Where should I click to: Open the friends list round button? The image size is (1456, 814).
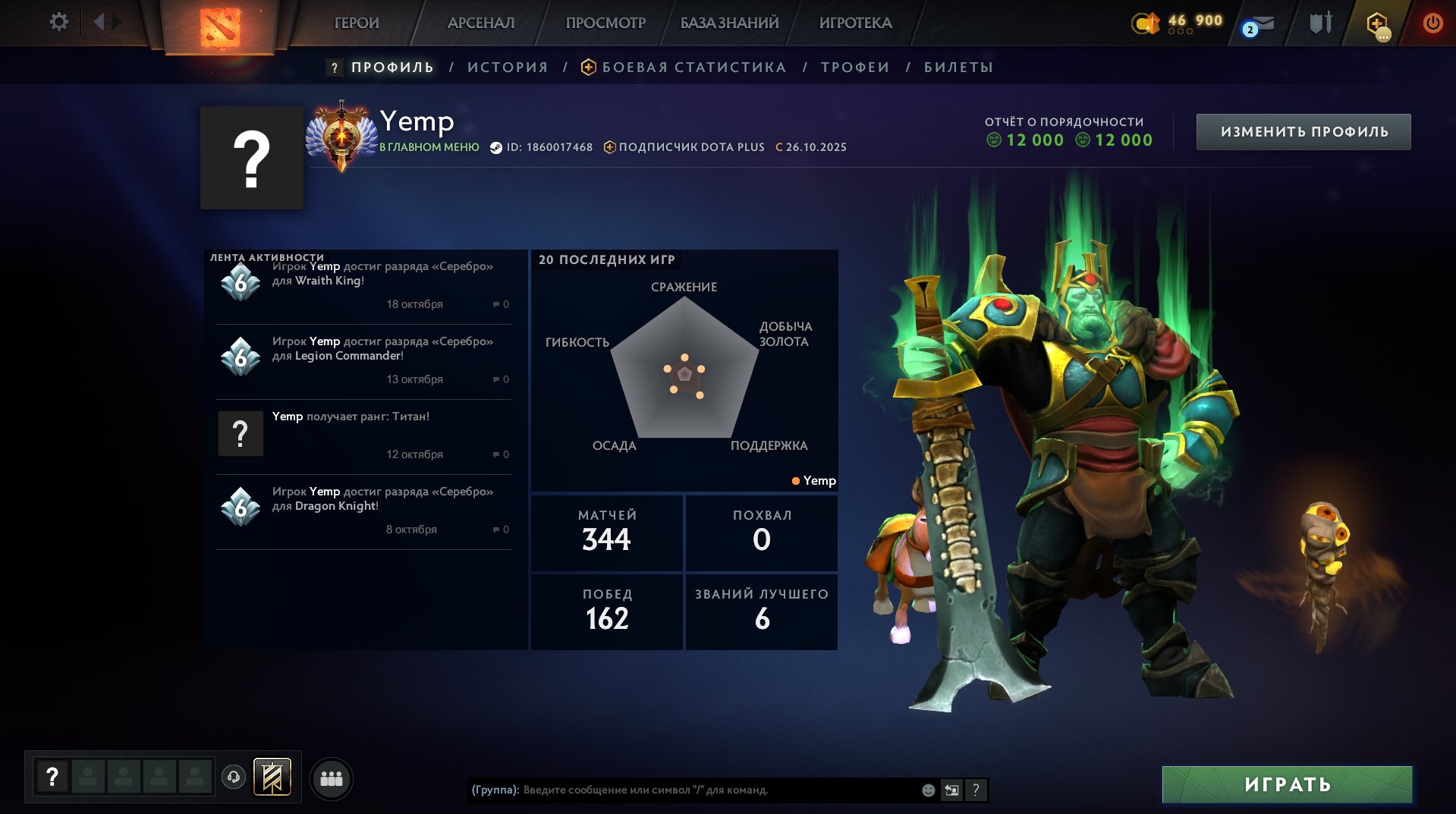tap(332, 779)
